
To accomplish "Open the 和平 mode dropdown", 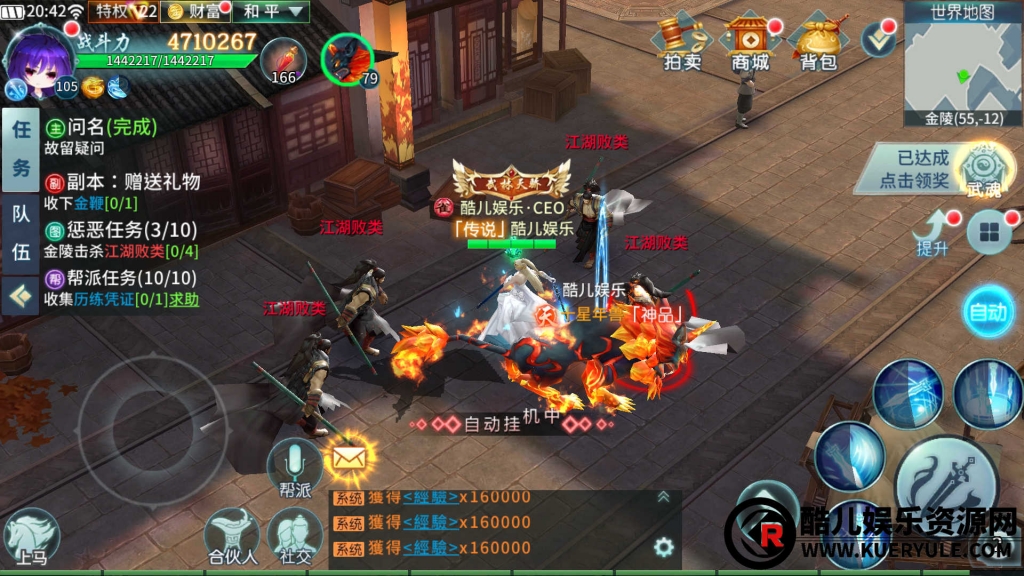I will 274,11.
